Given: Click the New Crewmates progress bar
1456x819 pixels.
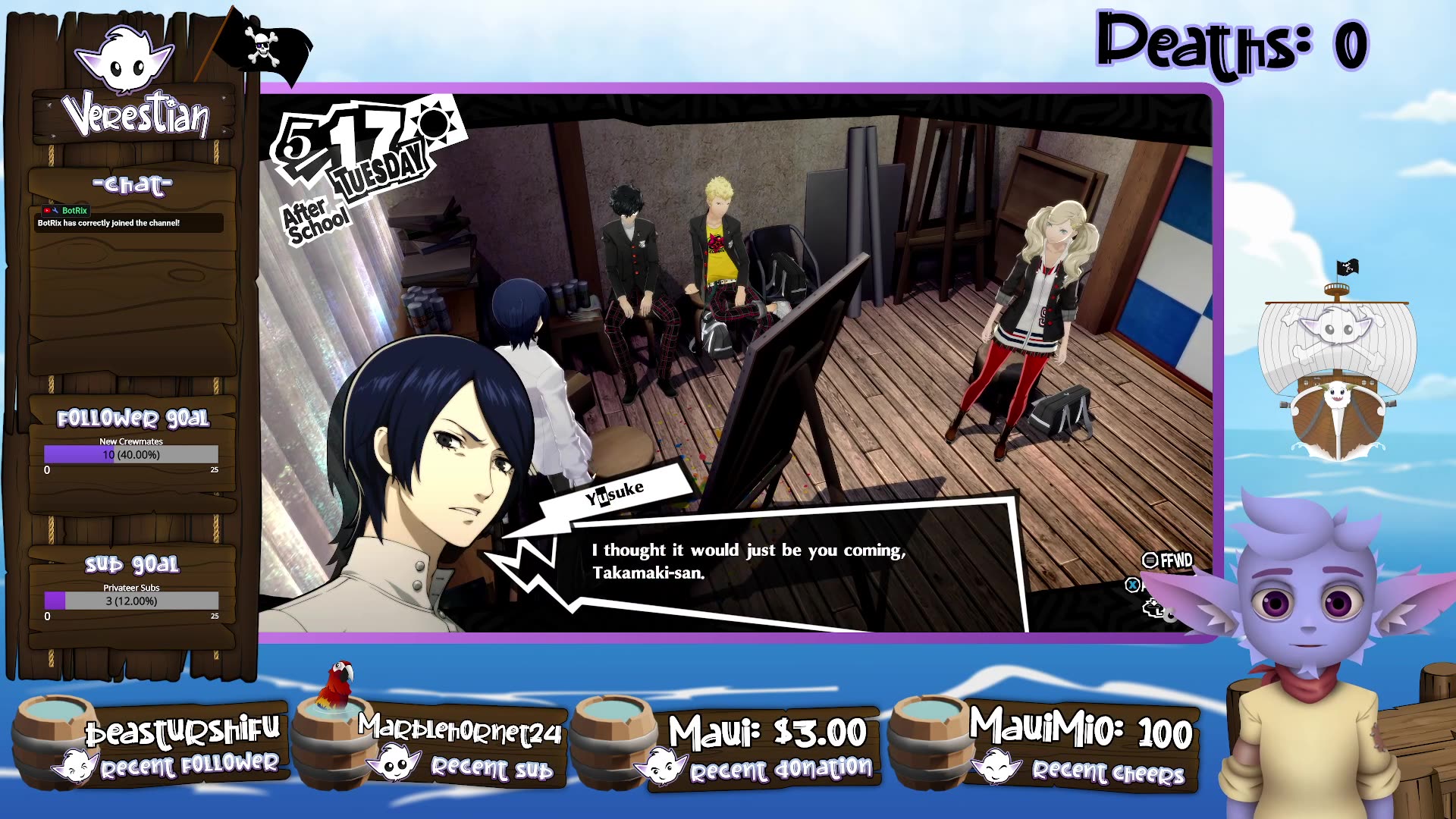Looking at the screenshot, I should coord(131,453).
